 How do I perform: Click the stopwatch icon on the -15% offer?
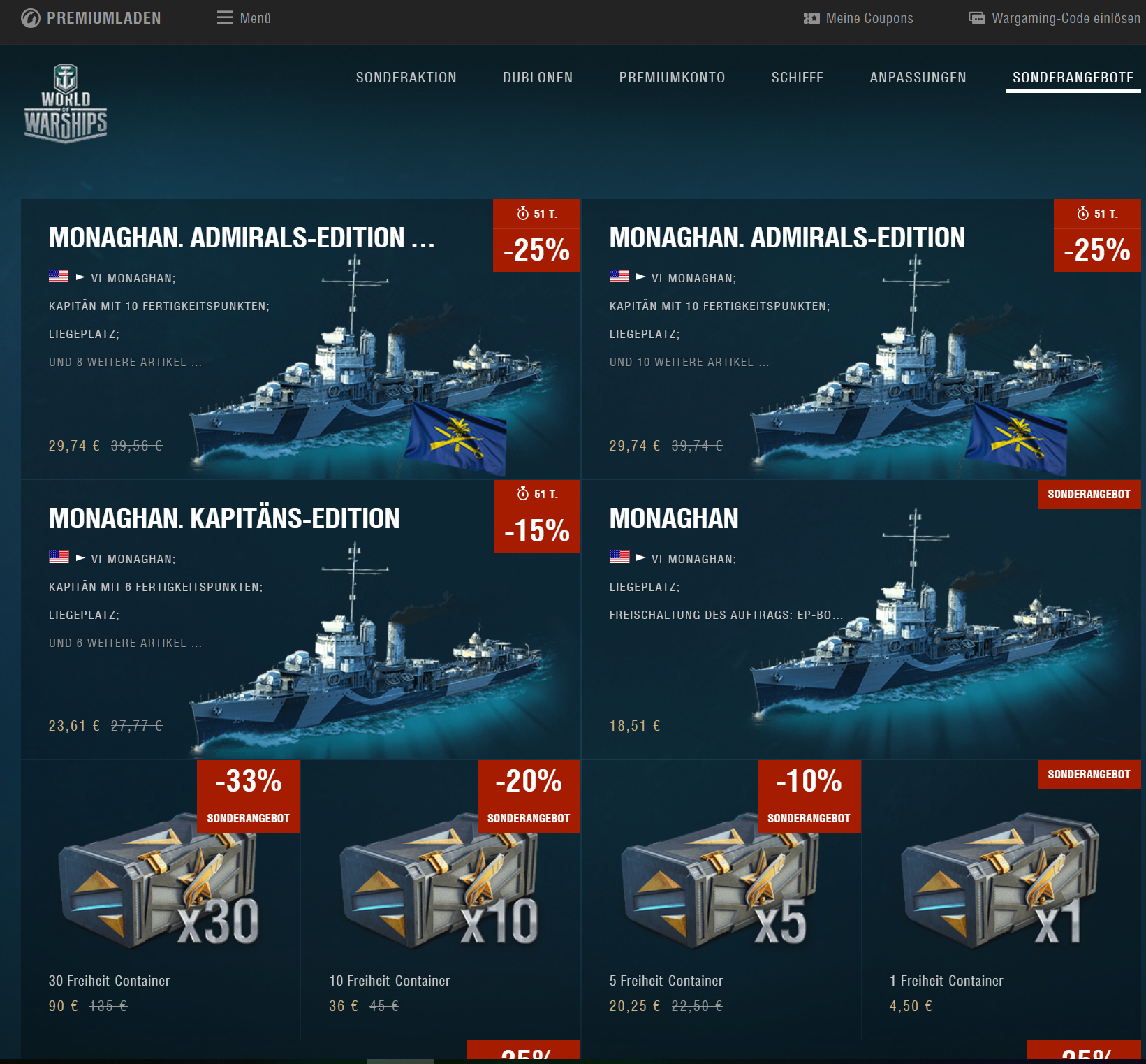pyautogui.click(x=523, y=495)
